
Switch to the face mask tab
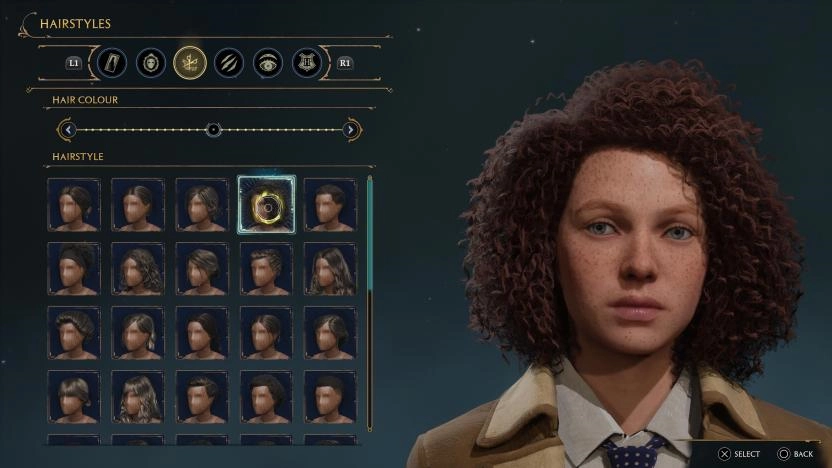(x=151, y=63)
